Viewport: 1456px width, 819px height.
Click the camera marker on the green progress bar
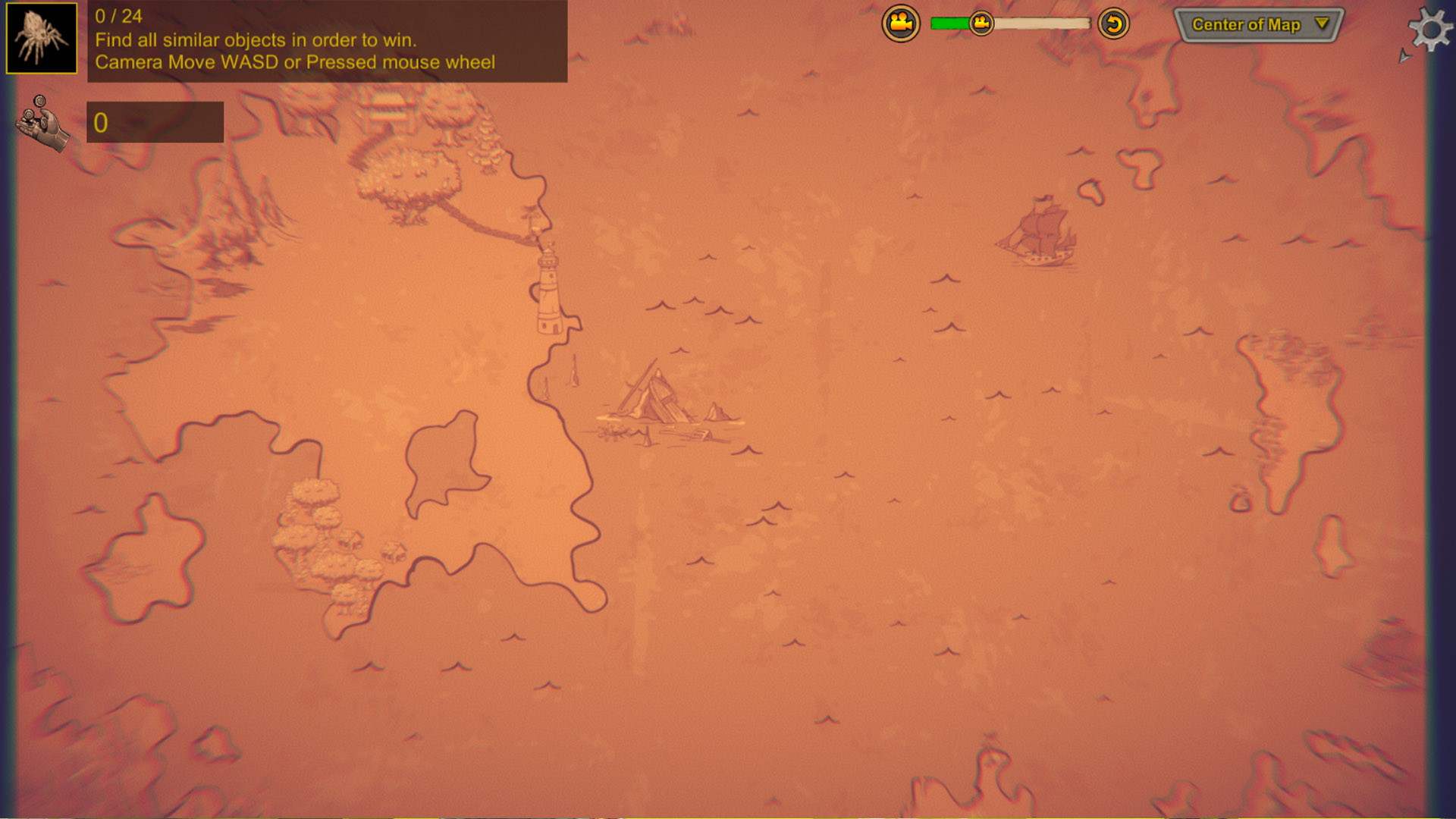pyautogui.click(x=981, y=23)
